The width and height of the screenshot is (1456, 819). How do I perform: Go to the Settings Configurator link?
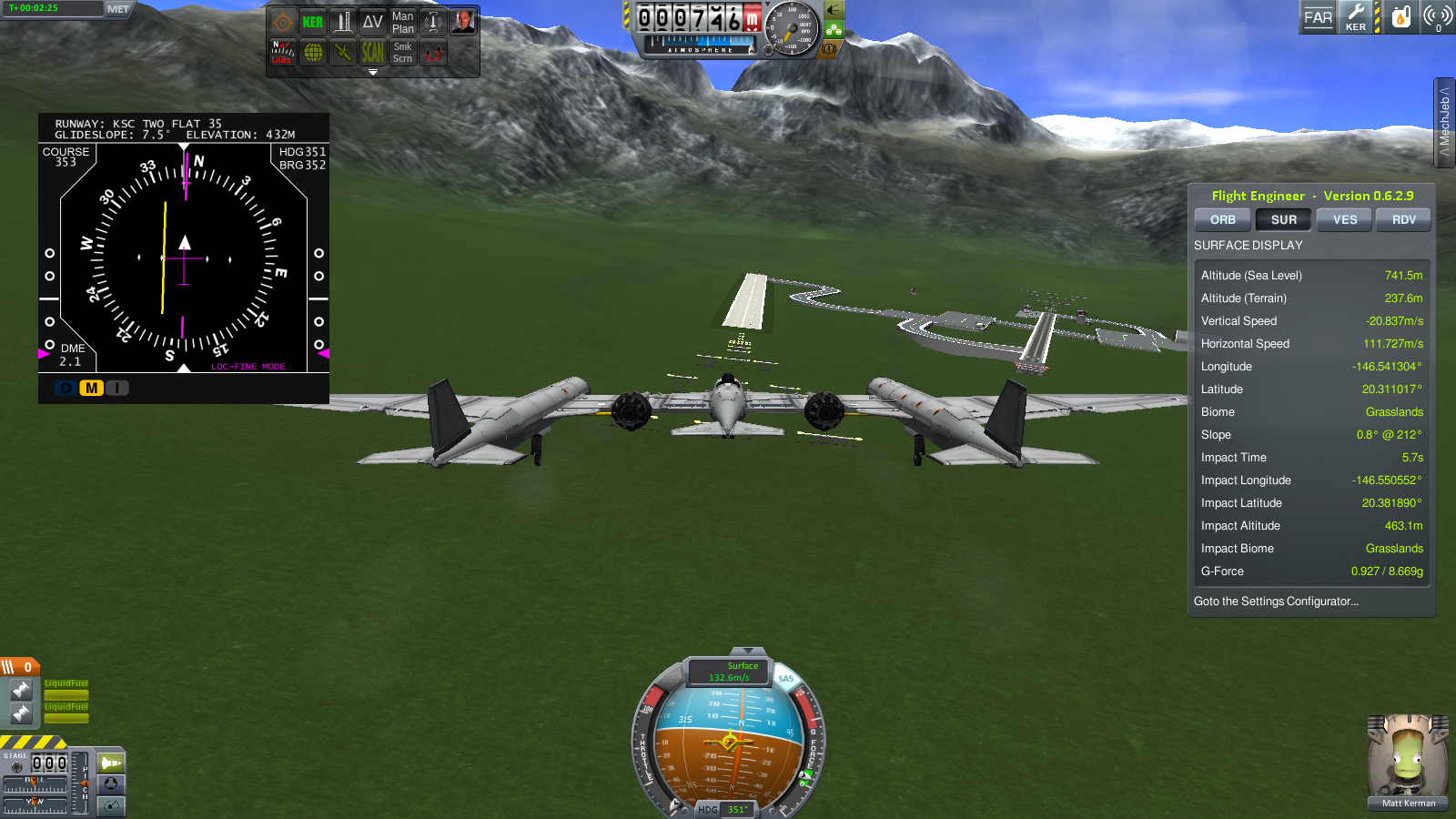[x=1276, y=602]
